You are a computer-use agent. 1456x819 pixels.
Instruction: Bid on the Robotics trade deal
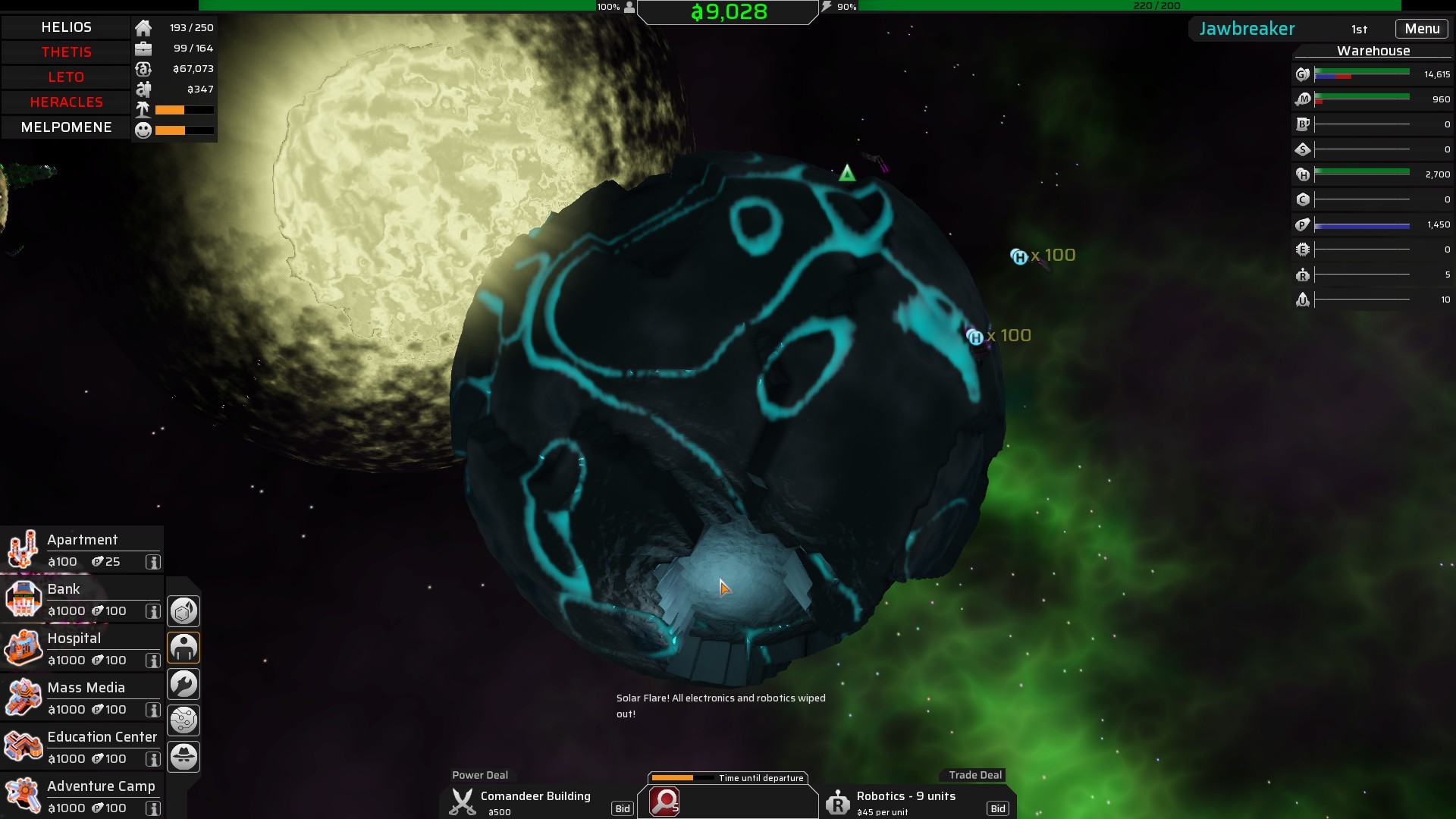click(998, 808)
